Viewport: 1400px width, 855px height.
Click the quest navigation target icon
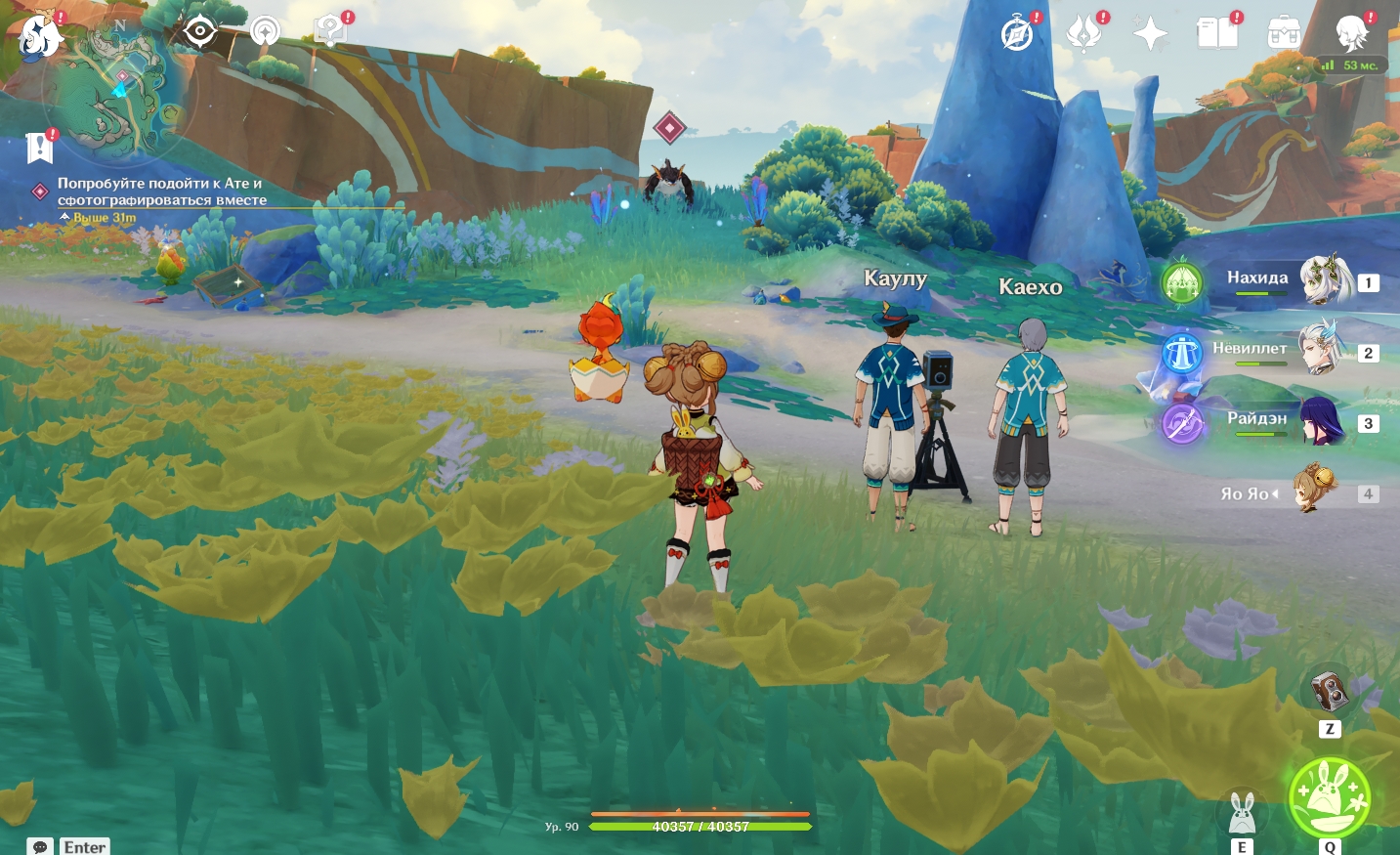[x=199, y=32]
